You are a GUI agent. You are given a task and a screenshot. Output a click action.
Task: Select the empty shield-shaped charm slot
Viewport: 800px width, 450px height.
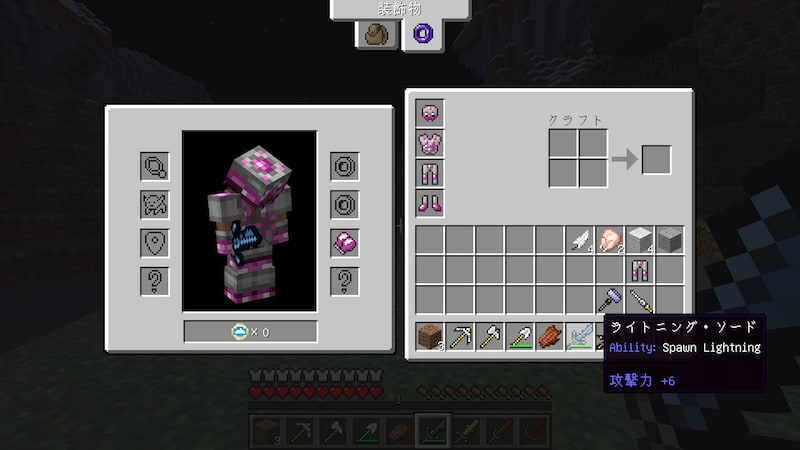tap(155, 243)
